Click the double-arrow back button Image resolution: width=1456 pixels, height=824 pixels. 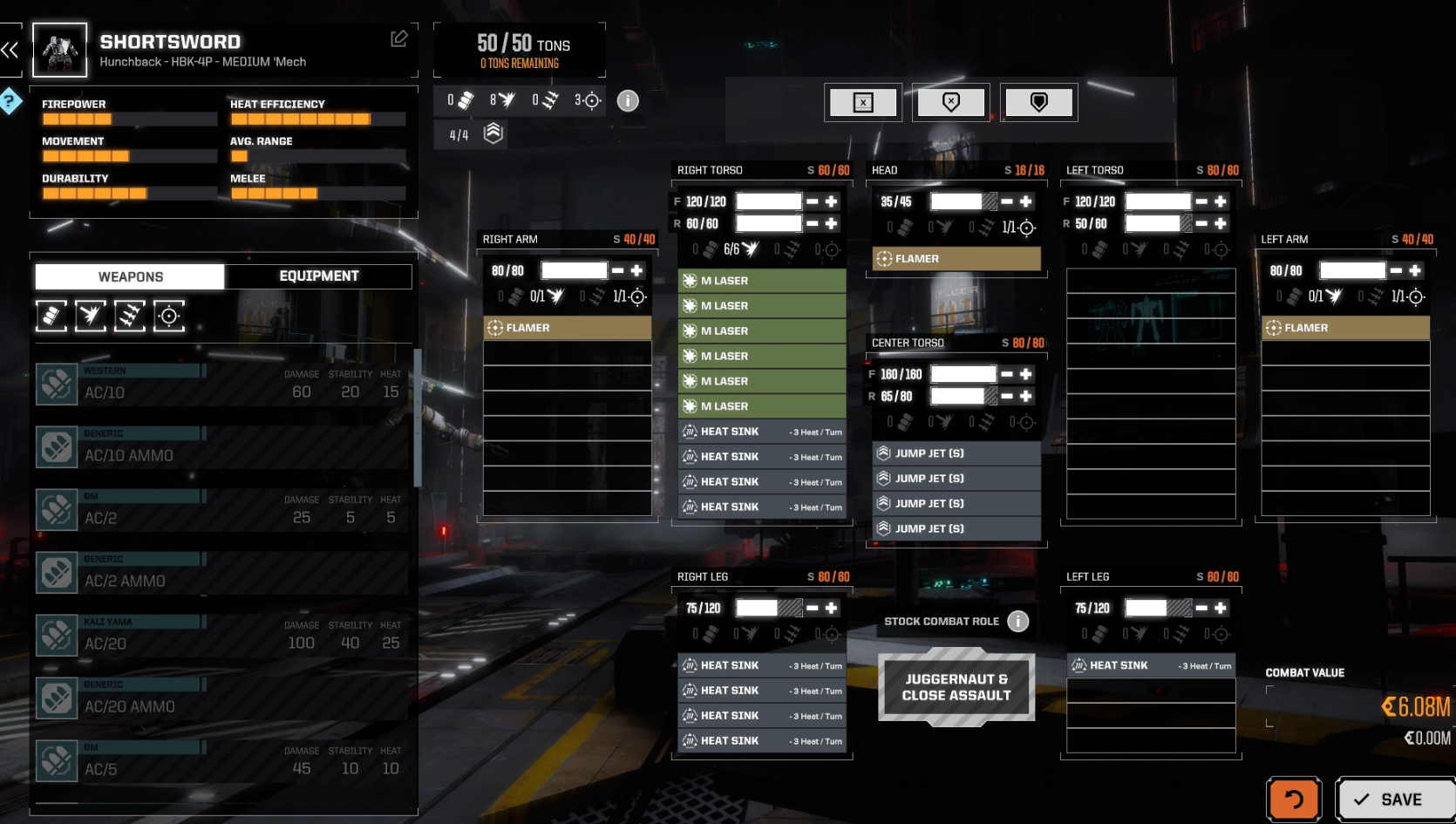click(x=10, y=50)
